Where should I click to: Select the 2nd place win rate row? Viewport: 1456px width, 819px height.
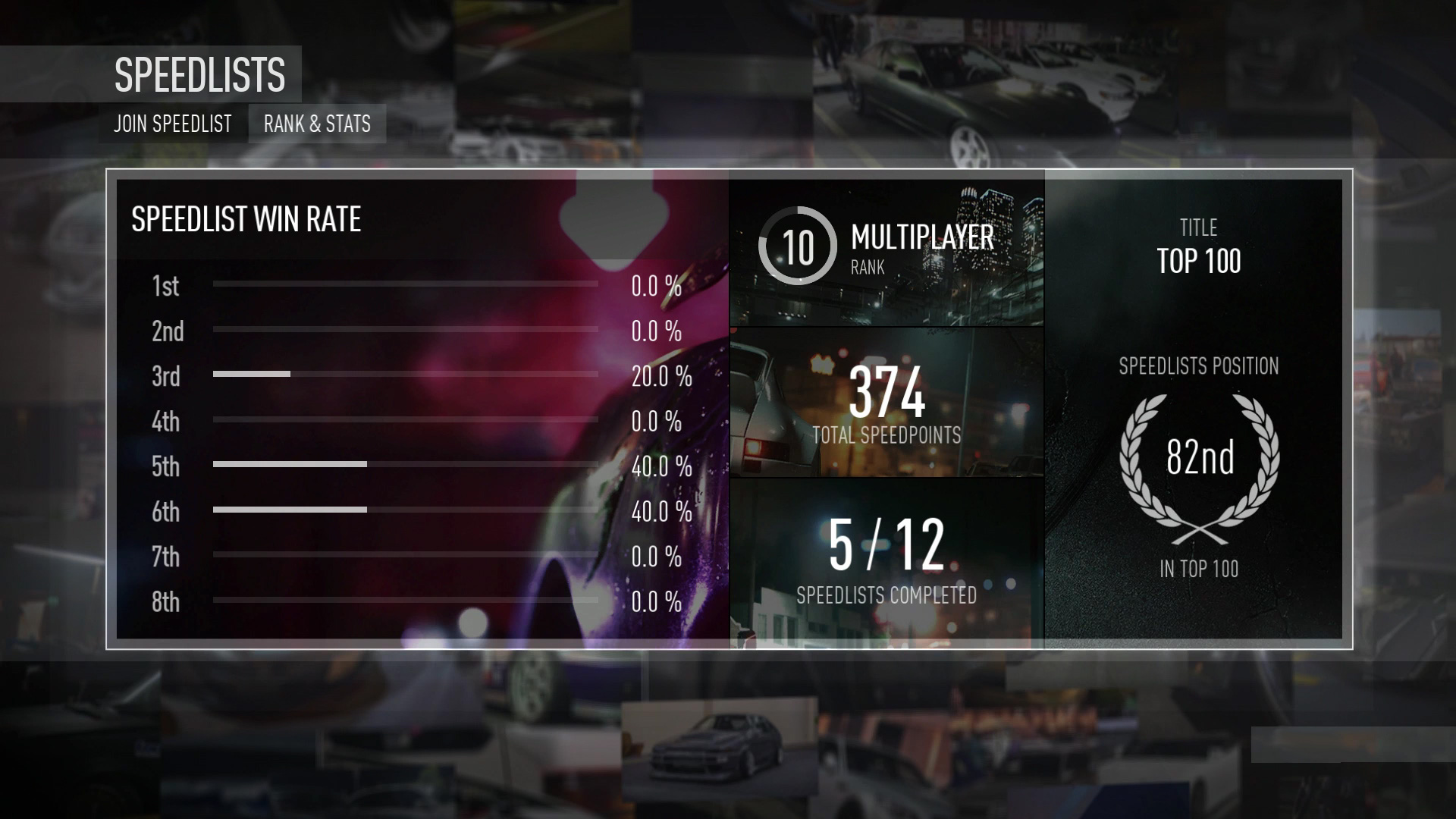coord(406,331)
